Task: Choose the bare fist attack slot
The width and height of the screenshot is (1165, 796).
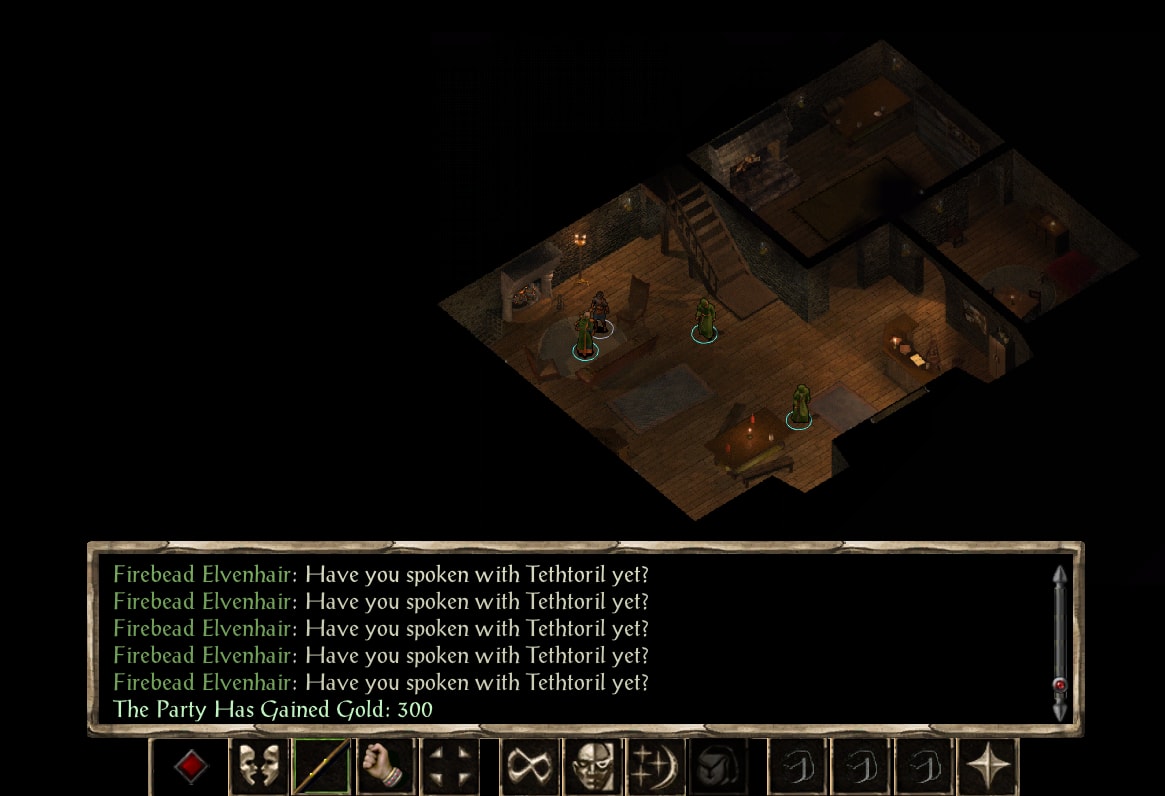Action: coord(386,767)
